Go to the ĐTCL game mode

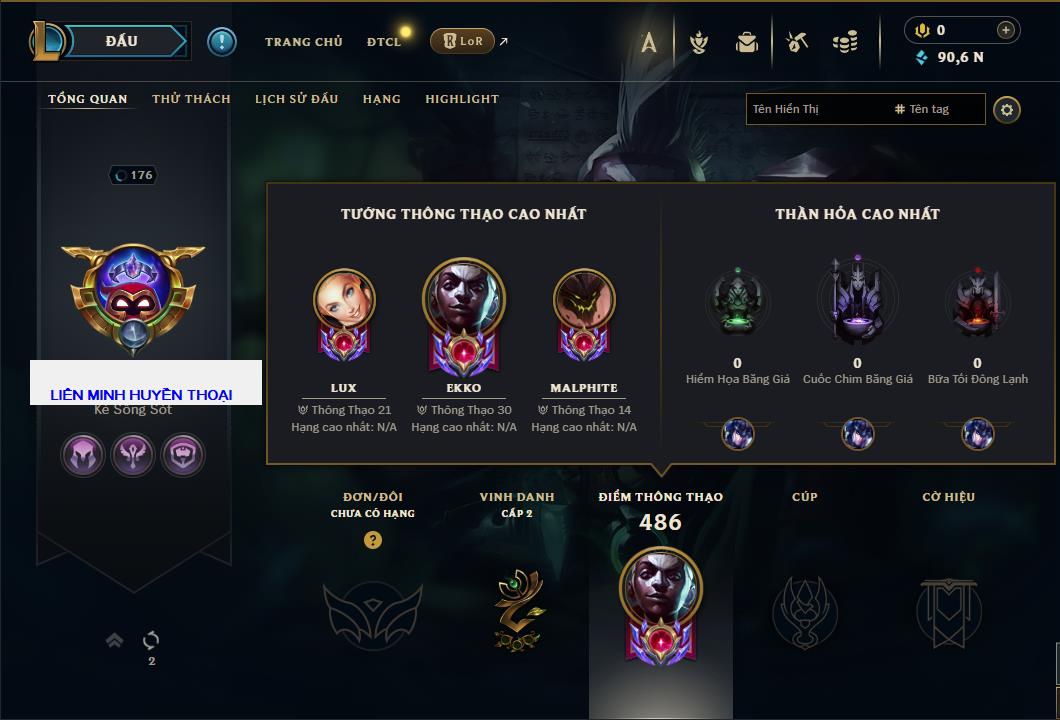[384, 42]
